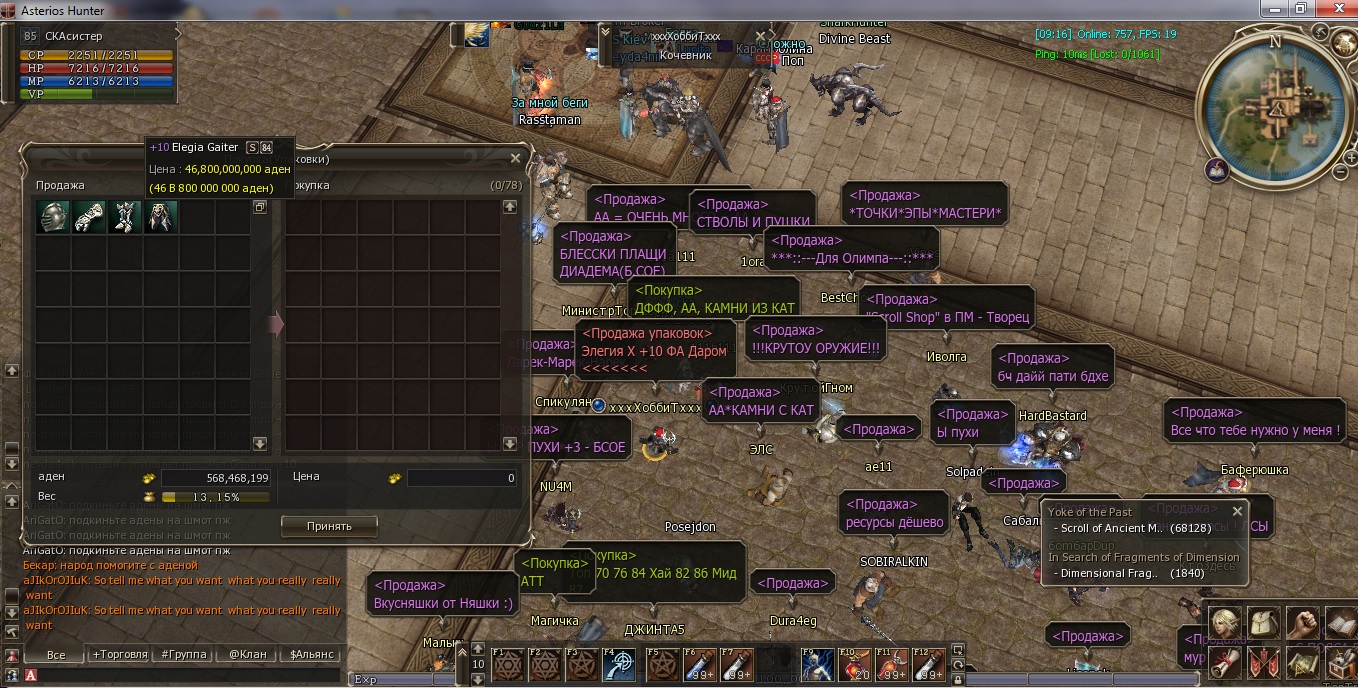The width and height of the screenshot is (1358, 688).
Task: Select the gauntlets item in Продажа grid
Action: [89, 217]
